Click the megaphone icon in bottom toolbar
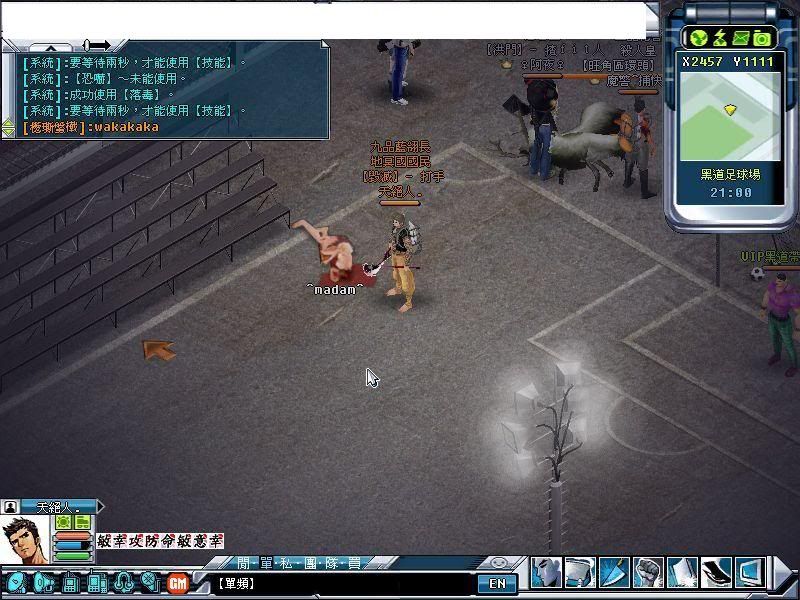Image resolution: width=800 pixels, height=600 pixels. pos(45,582)
